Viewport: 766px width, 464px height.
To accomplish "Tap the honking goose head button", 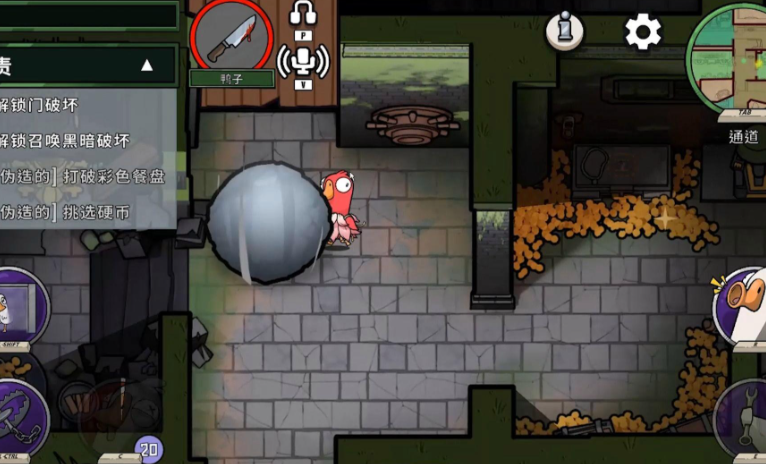I will pos(742,302).
